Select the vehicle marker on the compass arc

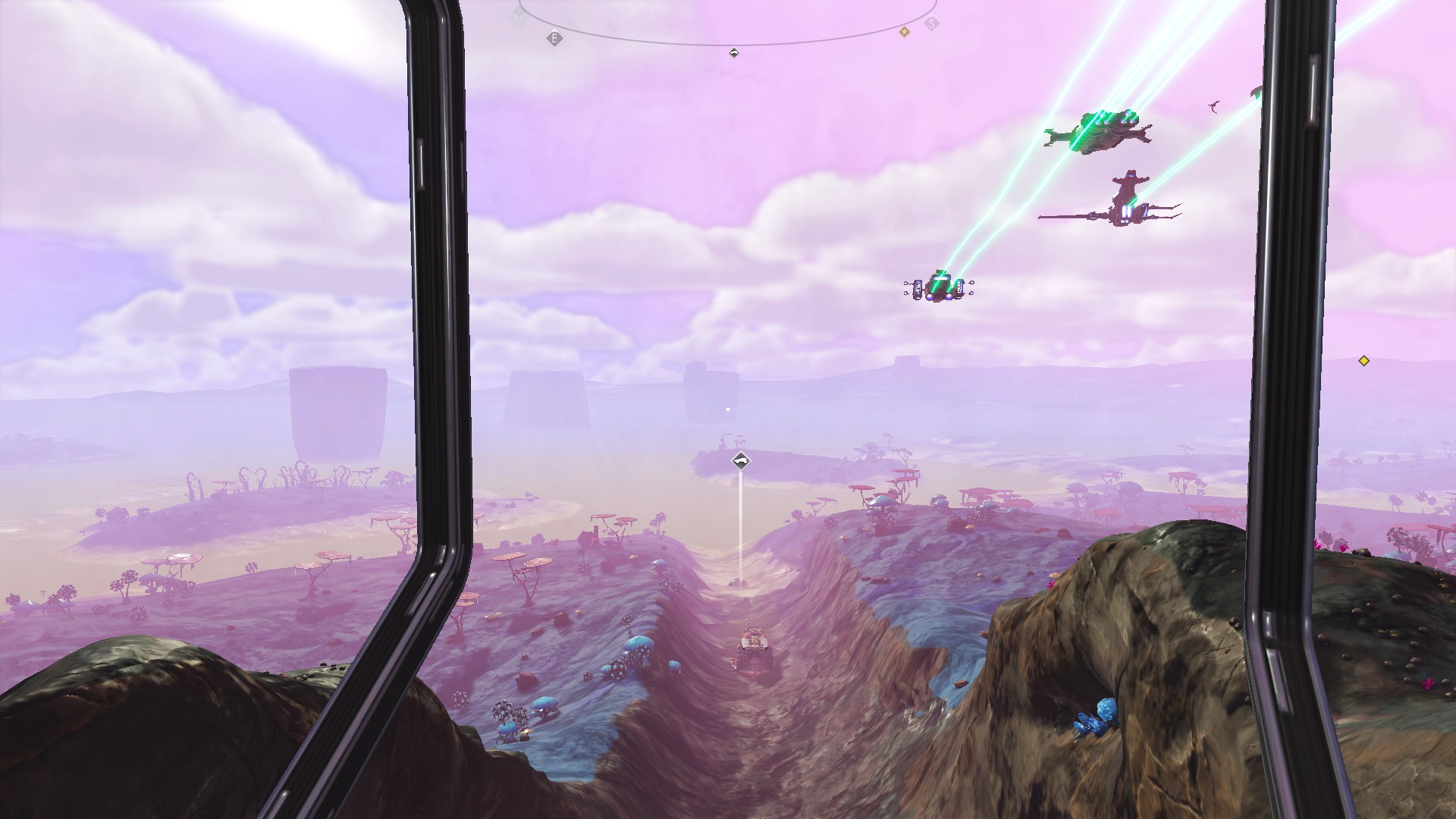coord(733,52)
